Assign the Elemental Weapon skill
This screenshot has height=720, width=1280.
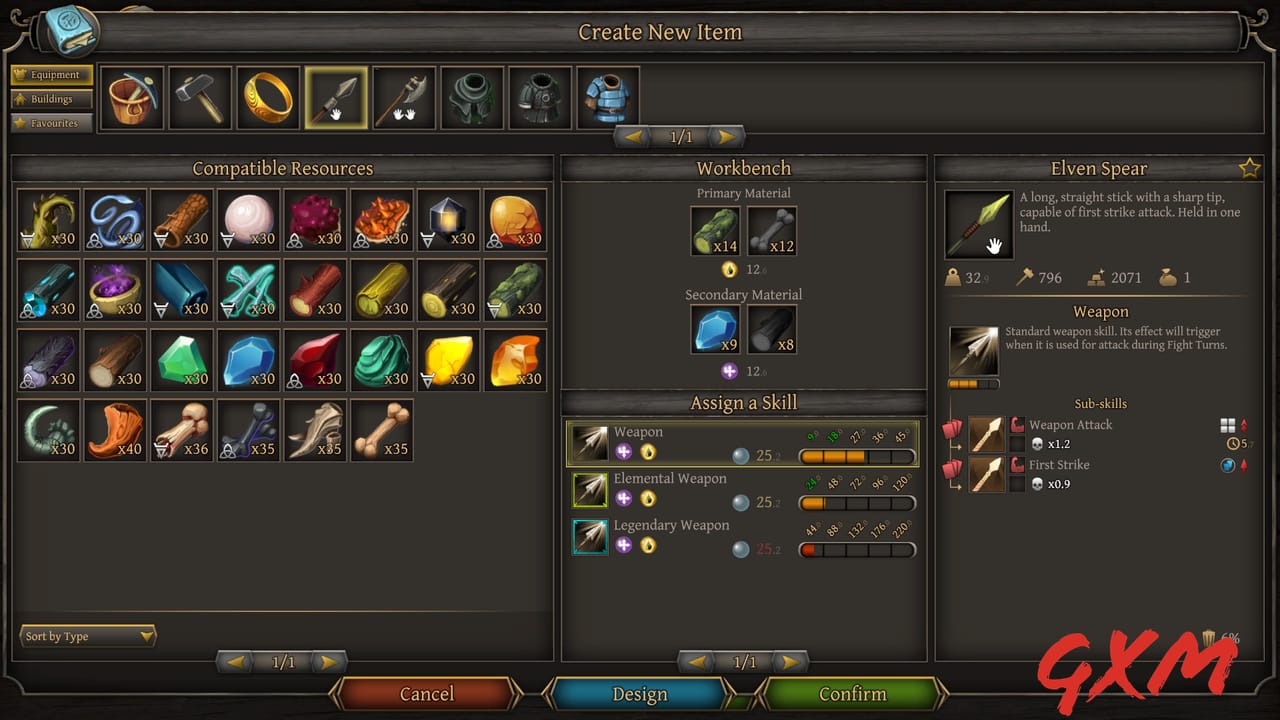tap(742, 490)
